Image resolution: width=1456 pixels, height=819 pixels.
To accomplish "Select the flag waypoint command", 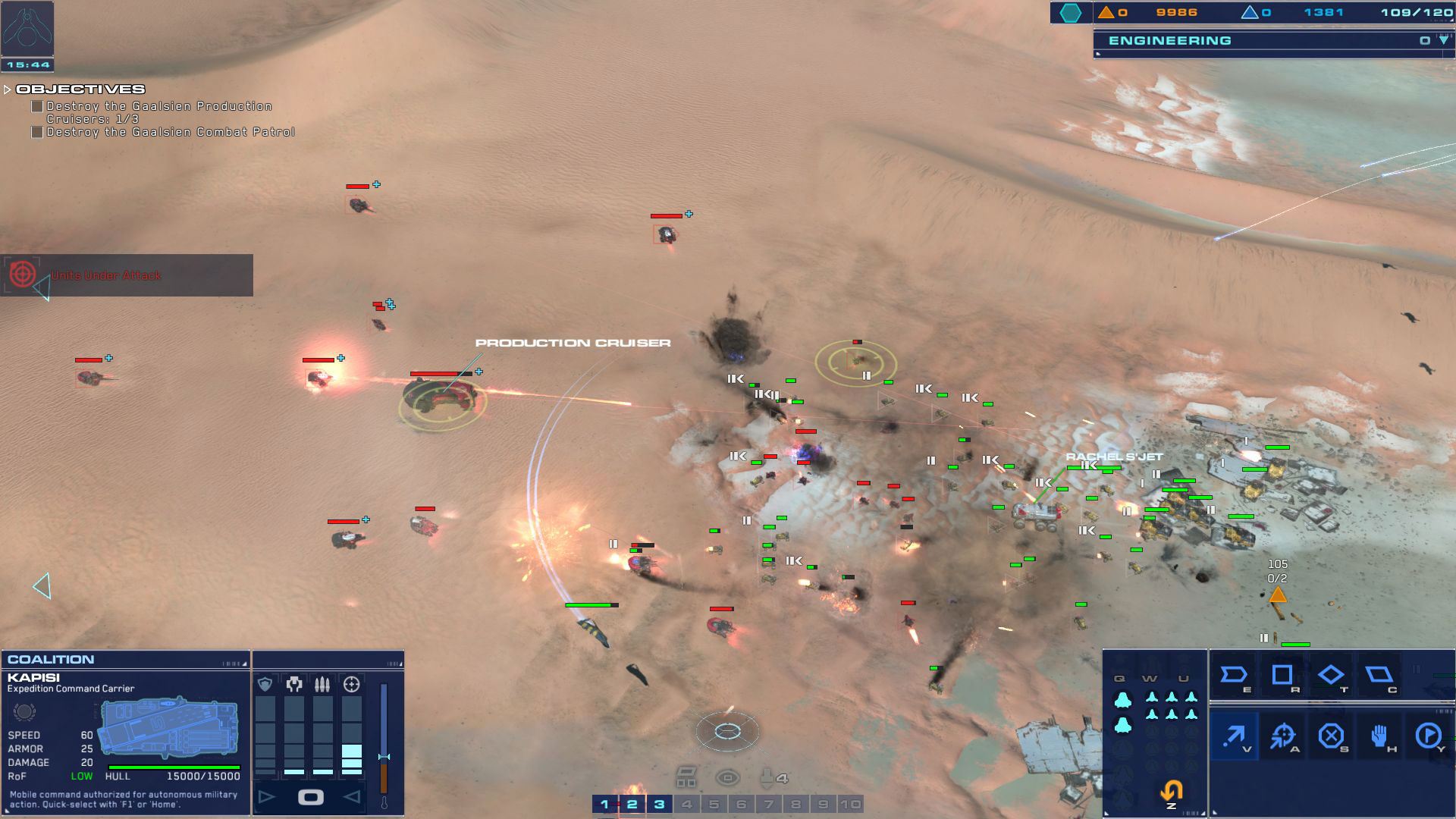I will [x=1429, y=736].
